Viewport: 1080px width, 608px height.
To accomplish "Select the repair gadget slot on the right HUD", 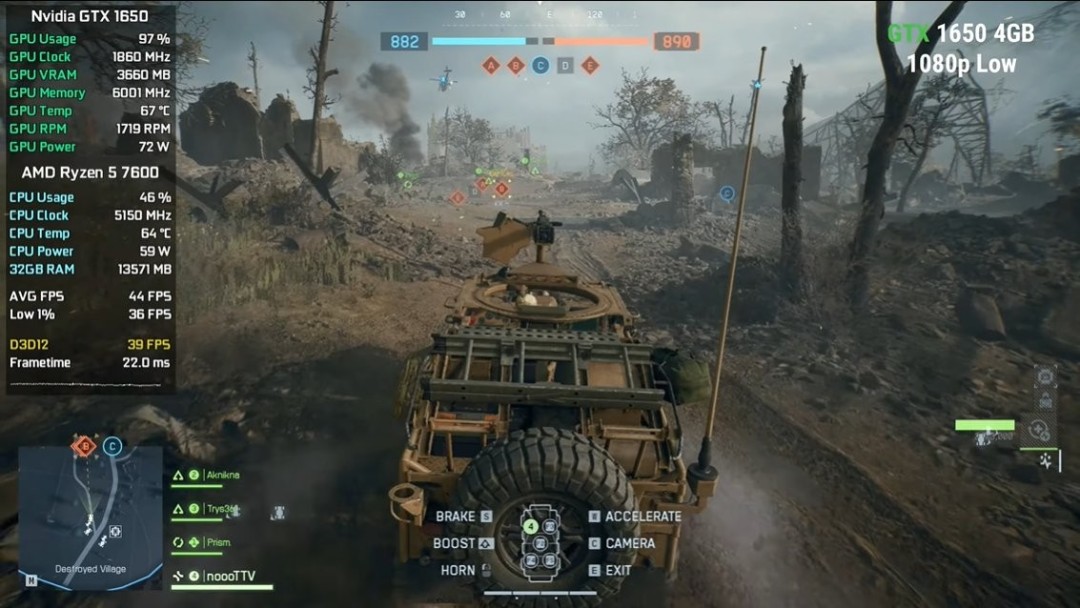I will coord(1040,431).
